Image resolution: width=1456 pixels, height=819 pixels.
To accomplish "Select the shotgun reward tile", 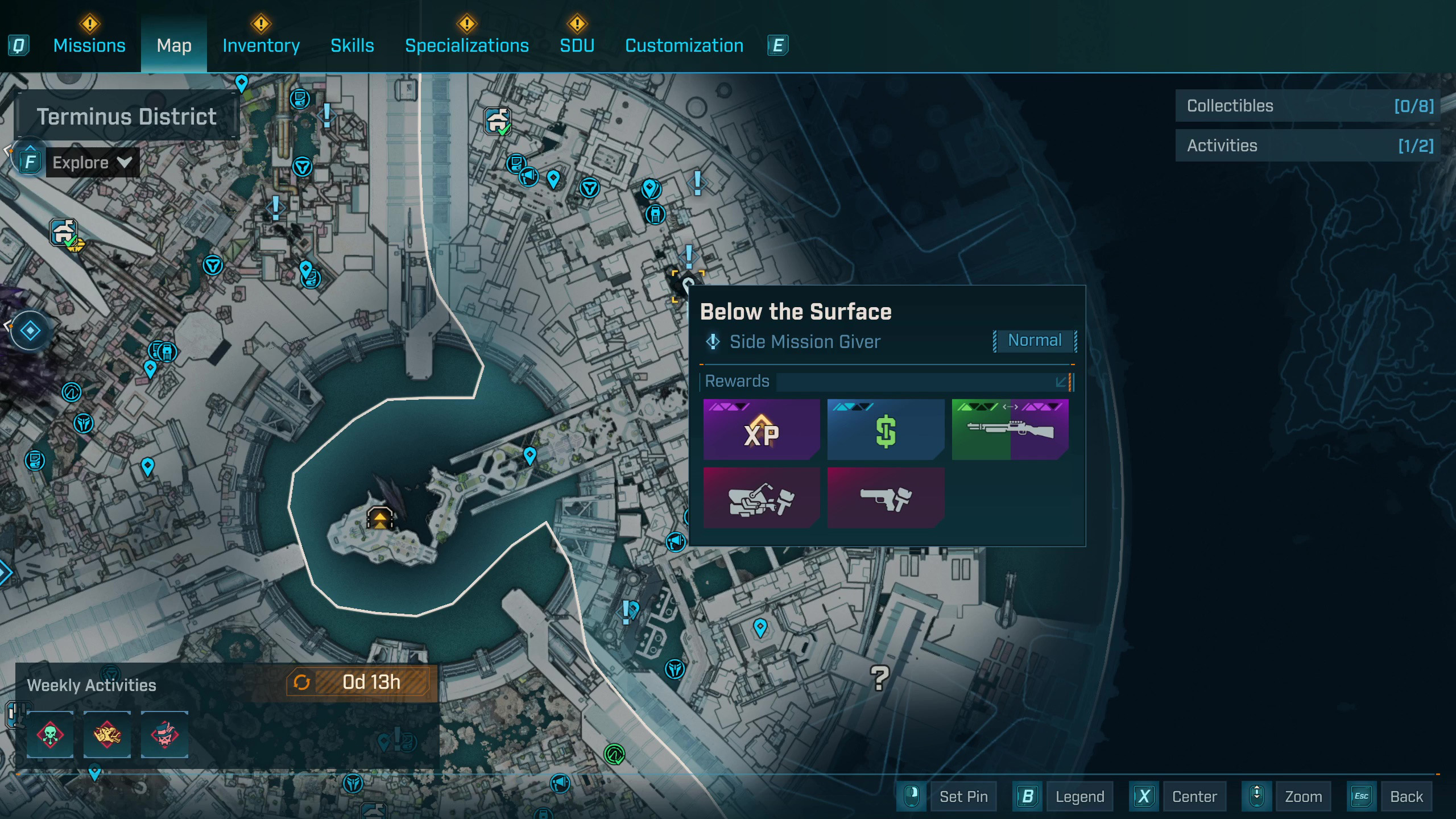I will pyautogui.click(x=1010, y=429).
